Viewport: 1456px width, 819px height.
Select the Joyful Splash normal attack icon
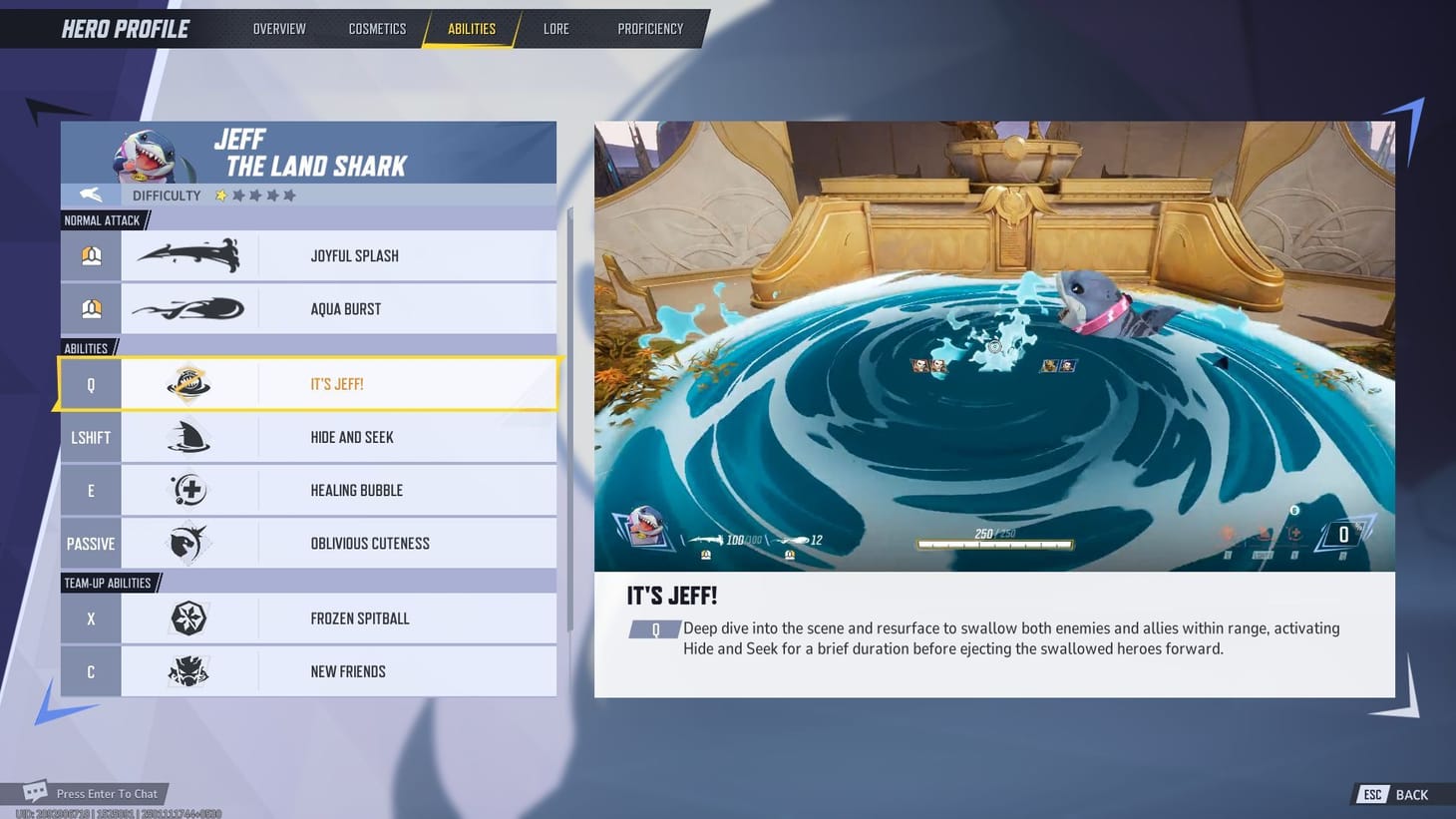189,255
